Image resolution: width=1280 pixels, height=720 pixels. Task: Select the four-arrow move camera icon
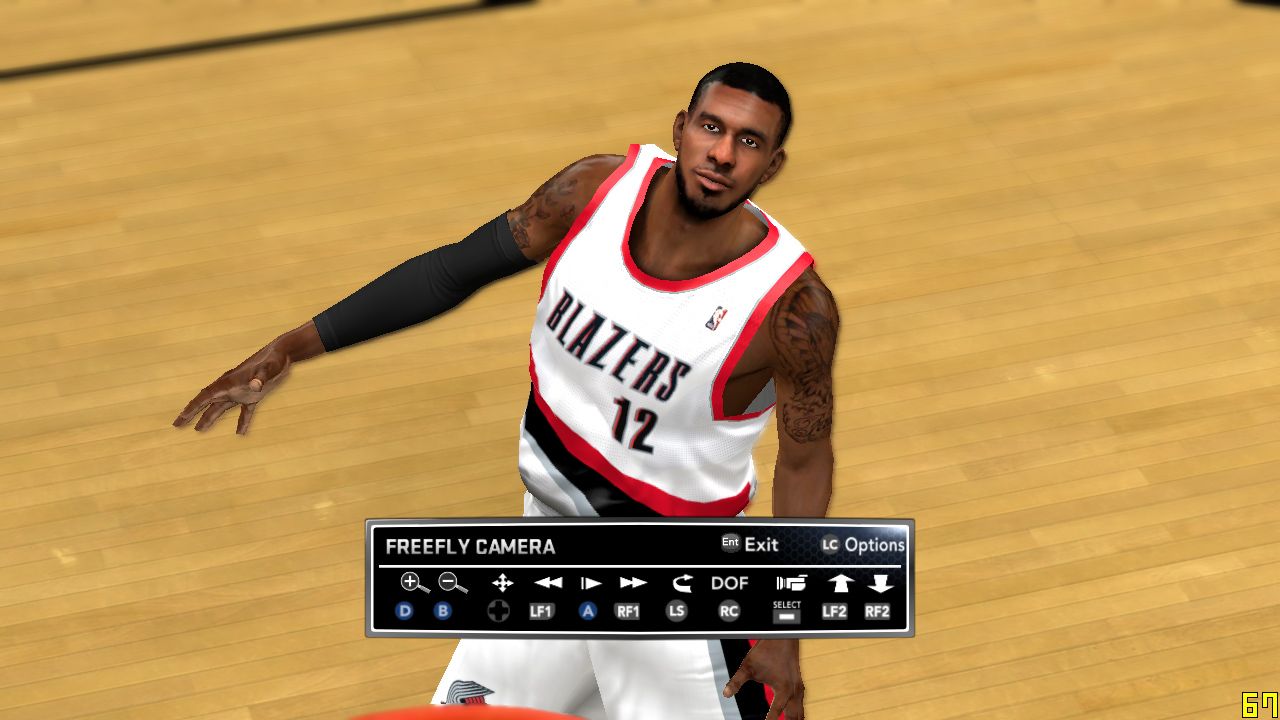[502, 582]
